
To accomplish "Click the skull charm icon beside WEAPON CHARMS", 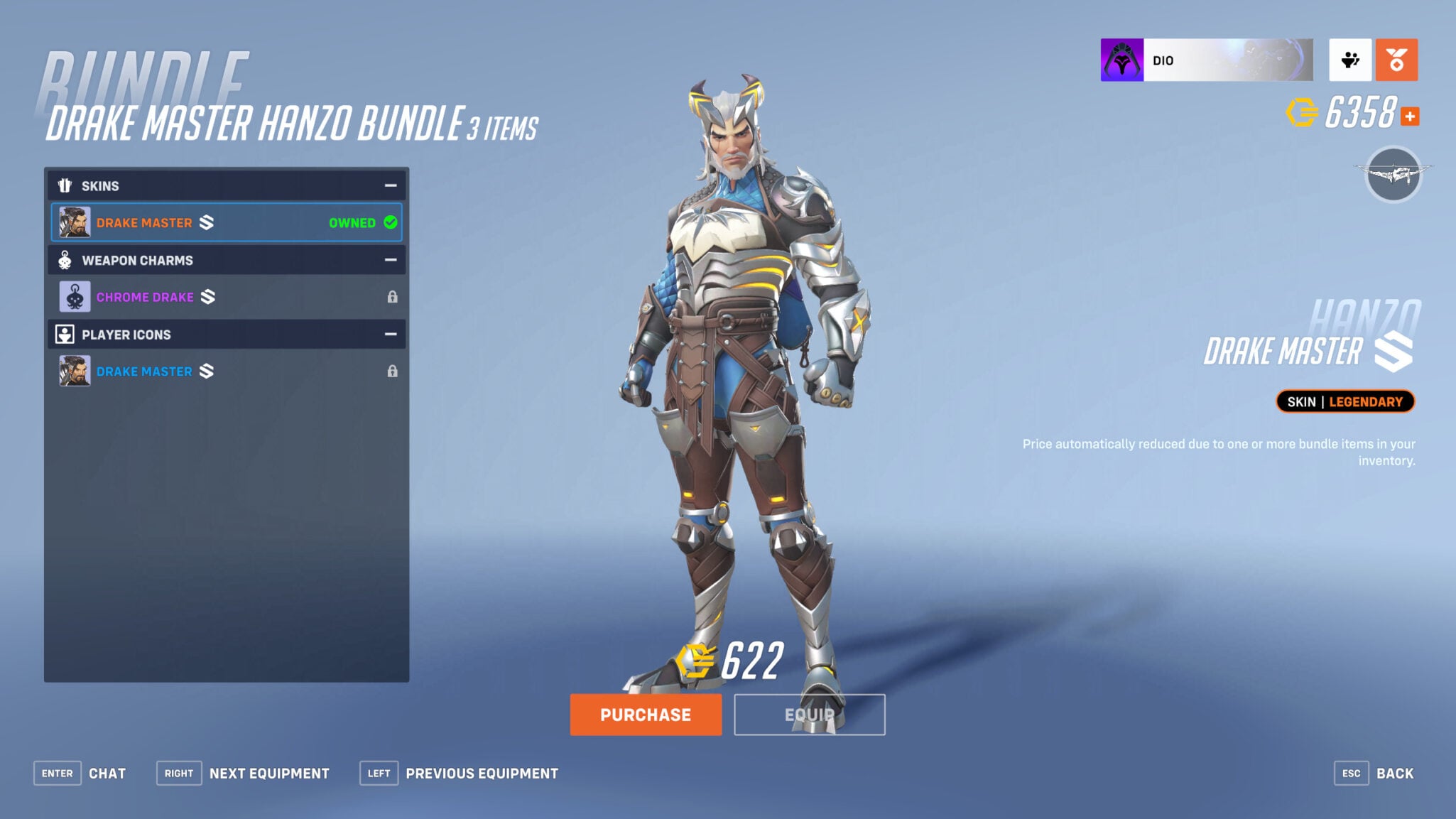I will pos(65,260).
